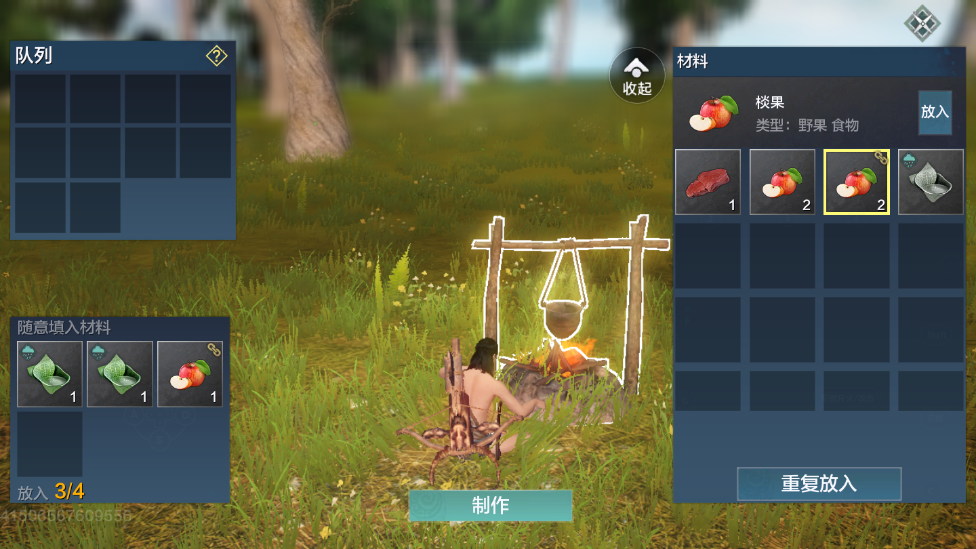Image resolution: width=976 pixels, height=549 pixels.
Task: Choose the unhighlighted apple slot in 材料
Action: pyautogui.click(x=782, y=182)
